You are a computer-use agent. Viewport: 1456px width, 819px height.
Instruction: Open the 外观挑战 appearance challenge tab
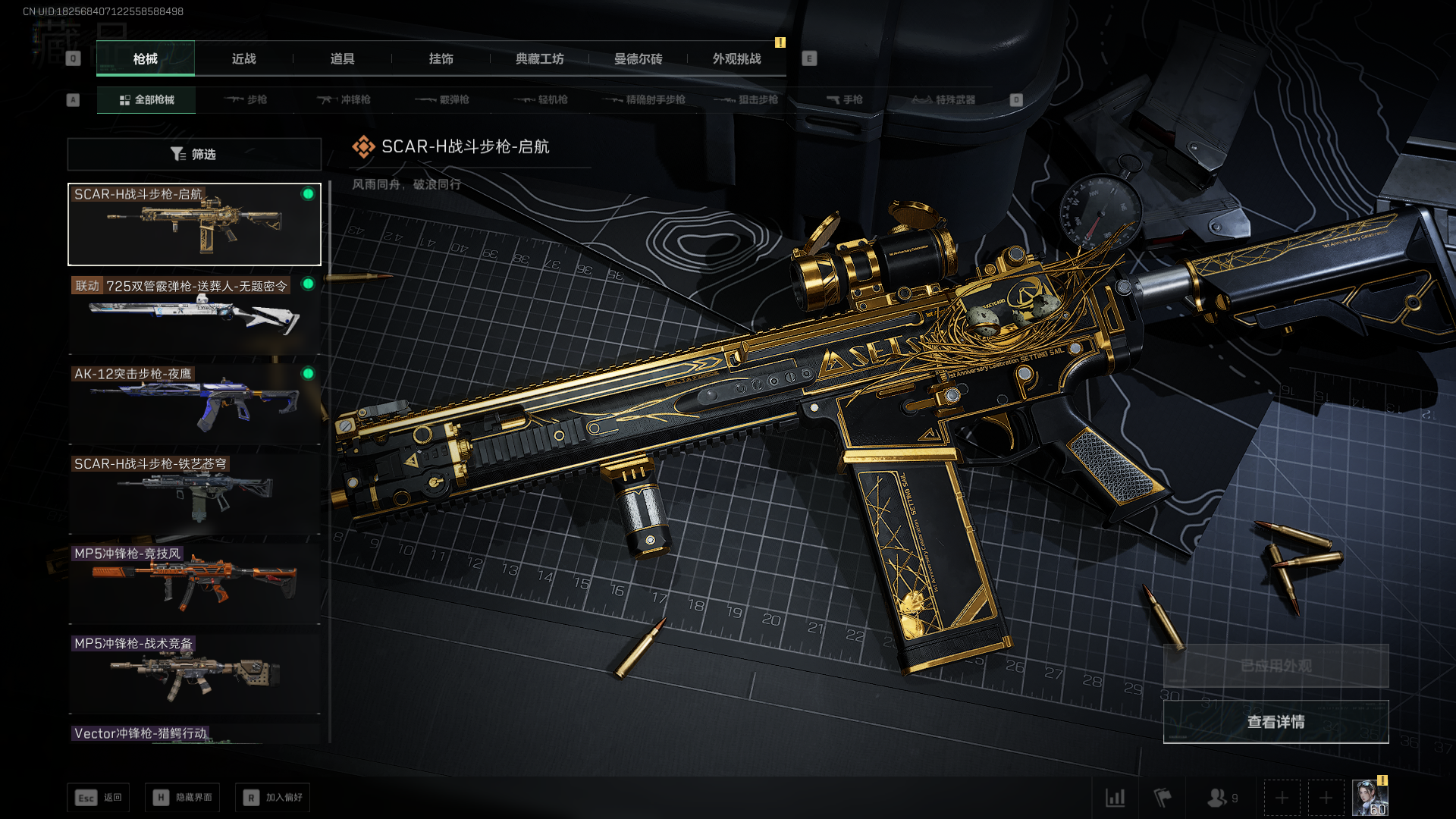click(x=736, y=59)
